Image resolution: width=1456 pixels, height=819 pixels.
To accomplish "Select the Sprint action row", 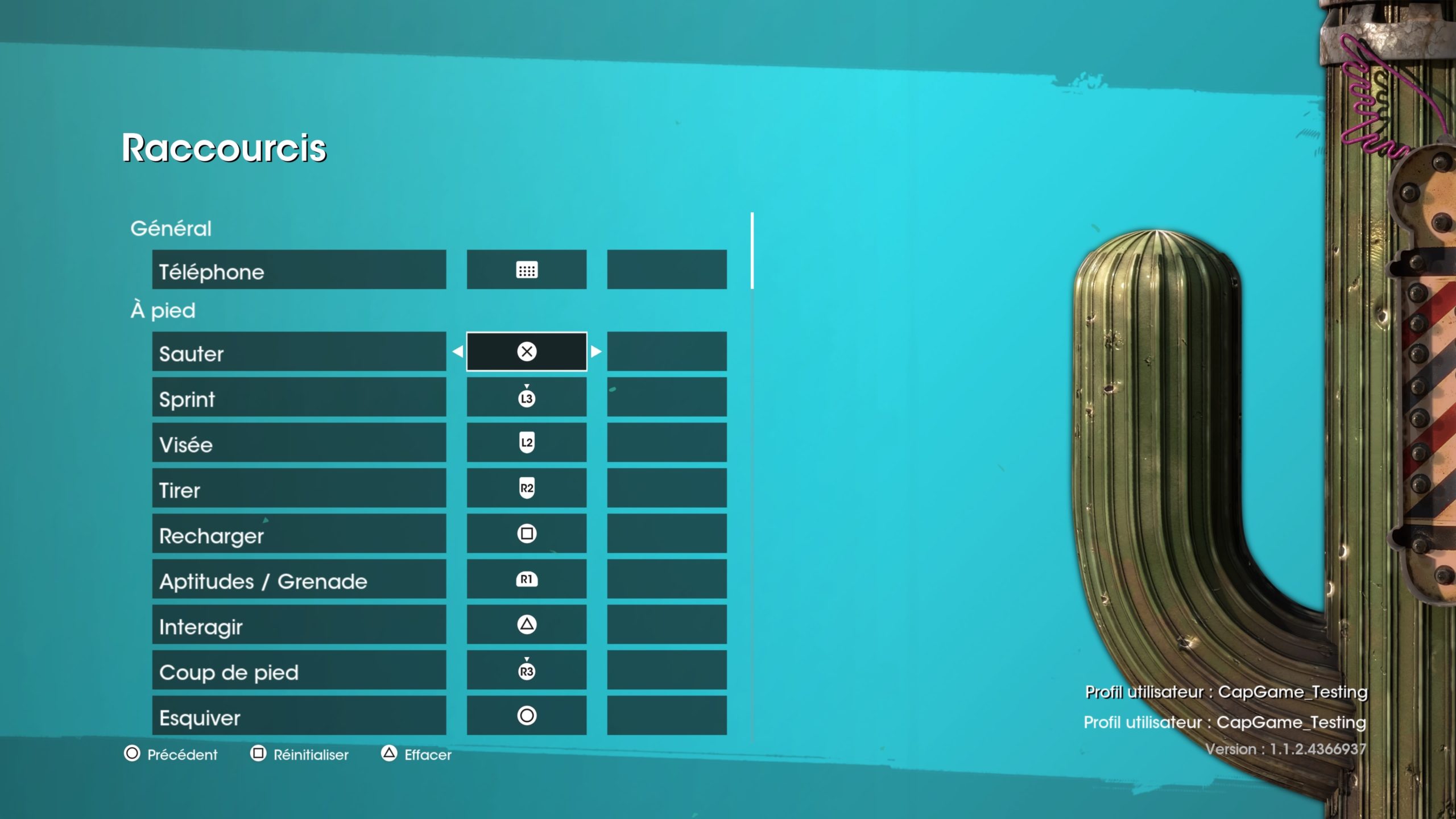I will click(299, 397).
